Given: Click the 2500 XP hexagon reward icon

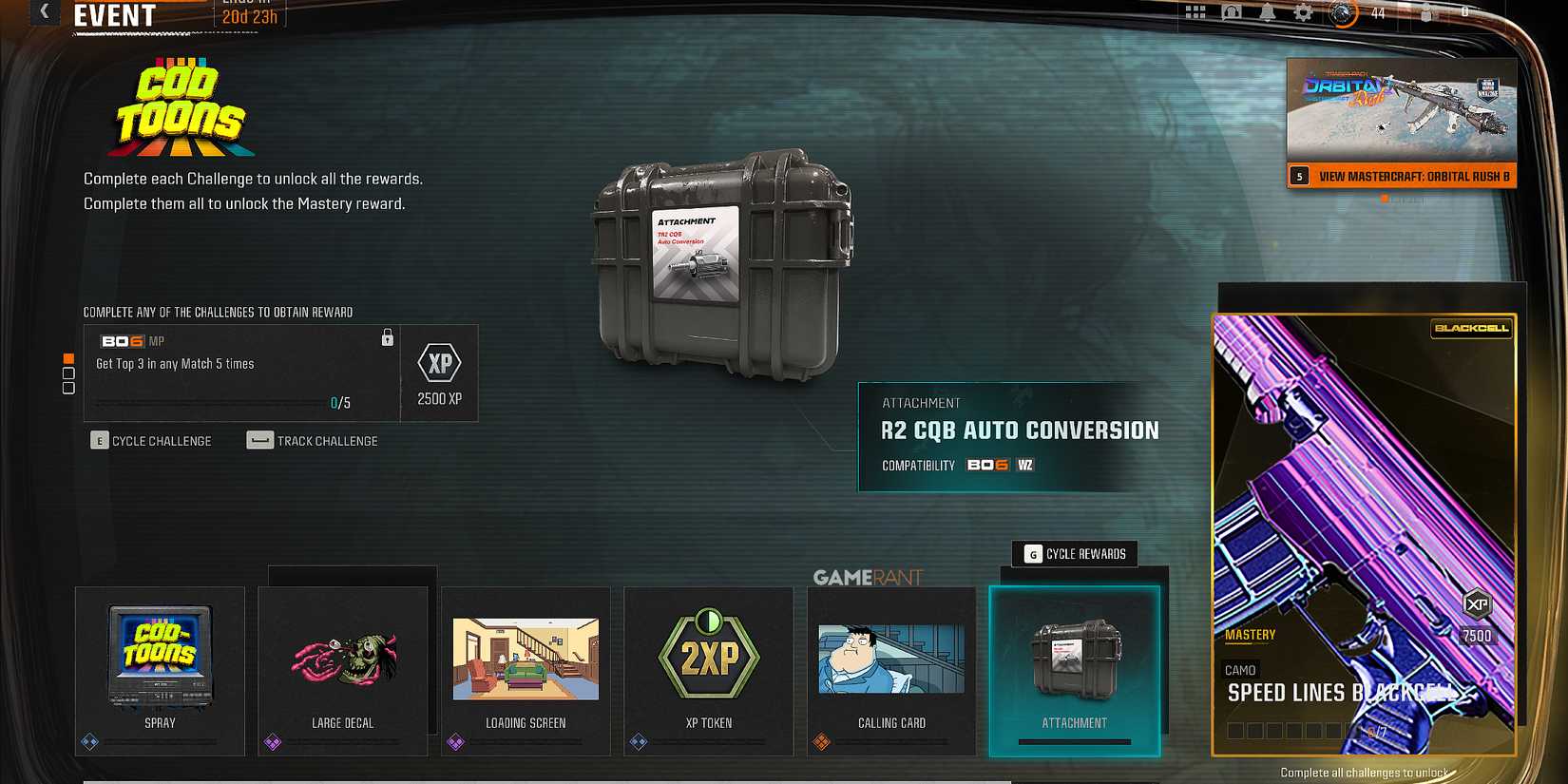Looking at the screenshot, I should click(x=439, y=363).
